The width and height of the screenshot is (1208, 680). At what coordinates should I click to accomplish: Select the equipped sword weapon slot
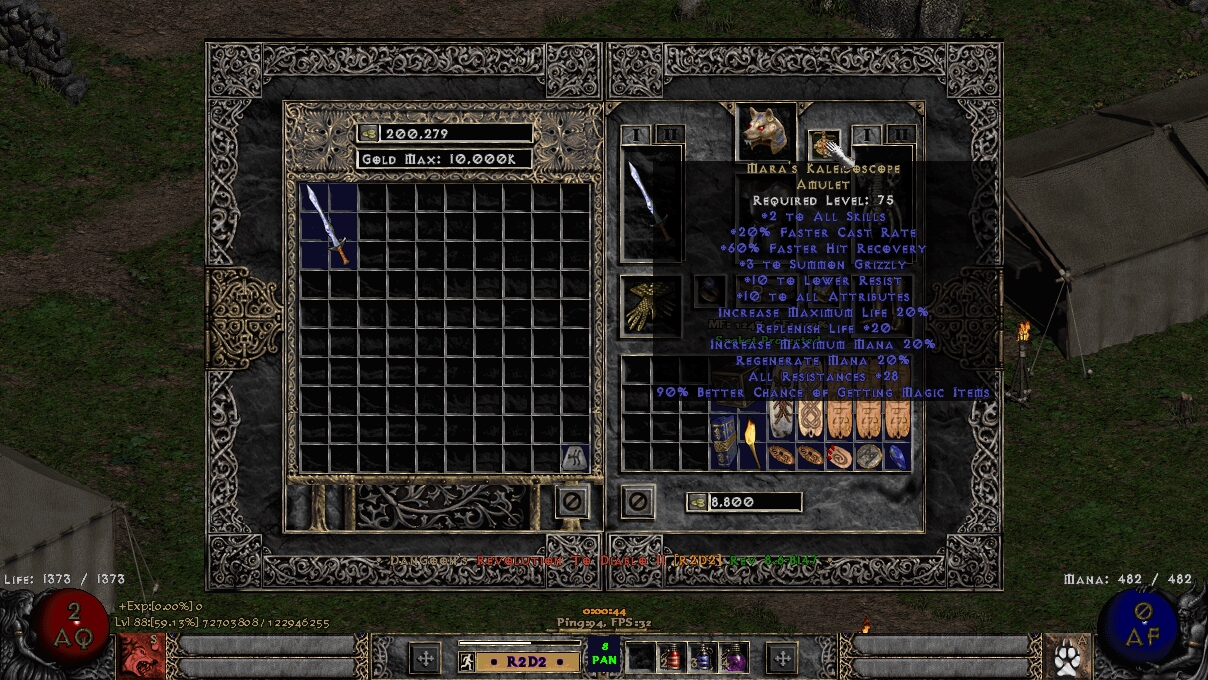[651, 204]
